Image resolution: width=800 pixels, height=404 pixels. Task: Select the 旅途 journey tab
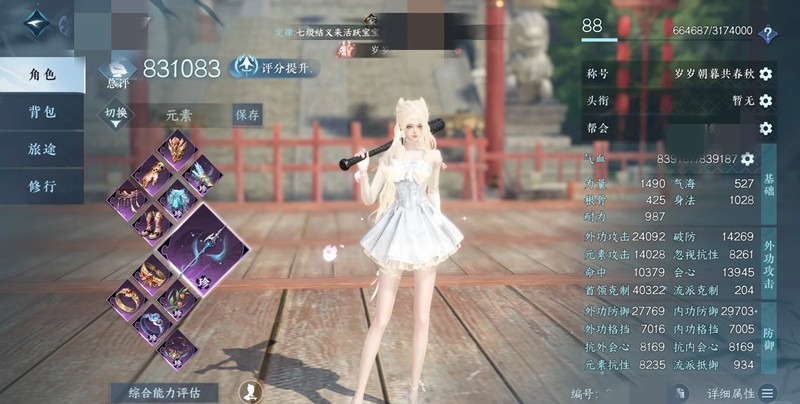[42, 149]
